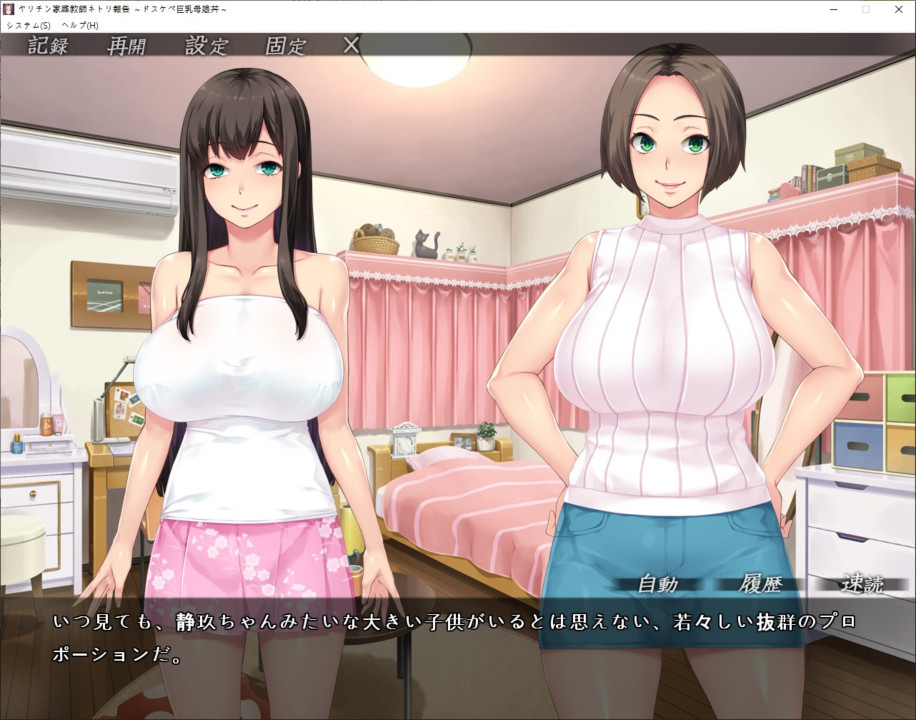Image resolution: width=916 pixels, height=720 pixels.
Task: Toggle the 固定 menu lock
Action: point(286,46)
